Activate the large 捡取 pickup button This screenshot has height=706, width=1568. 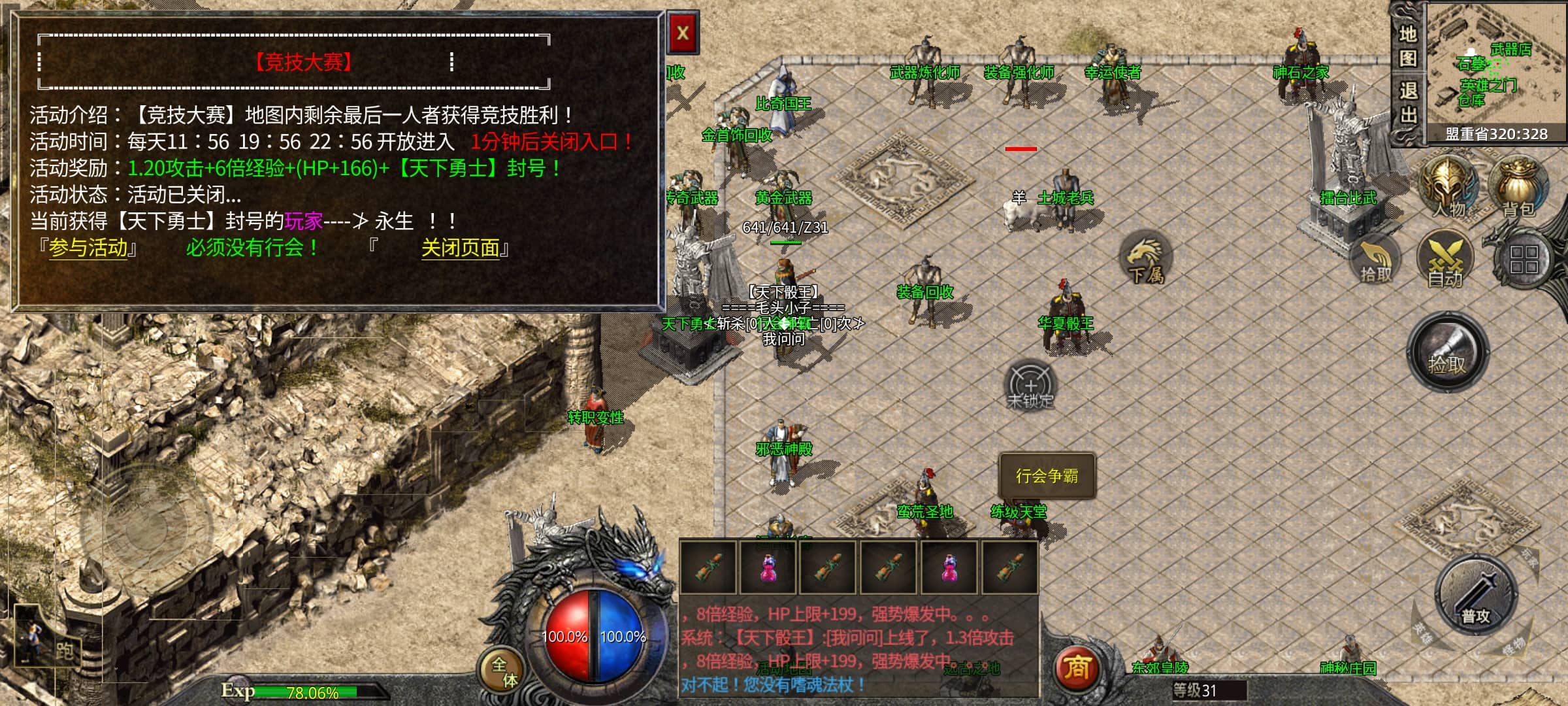[1447, 353]
